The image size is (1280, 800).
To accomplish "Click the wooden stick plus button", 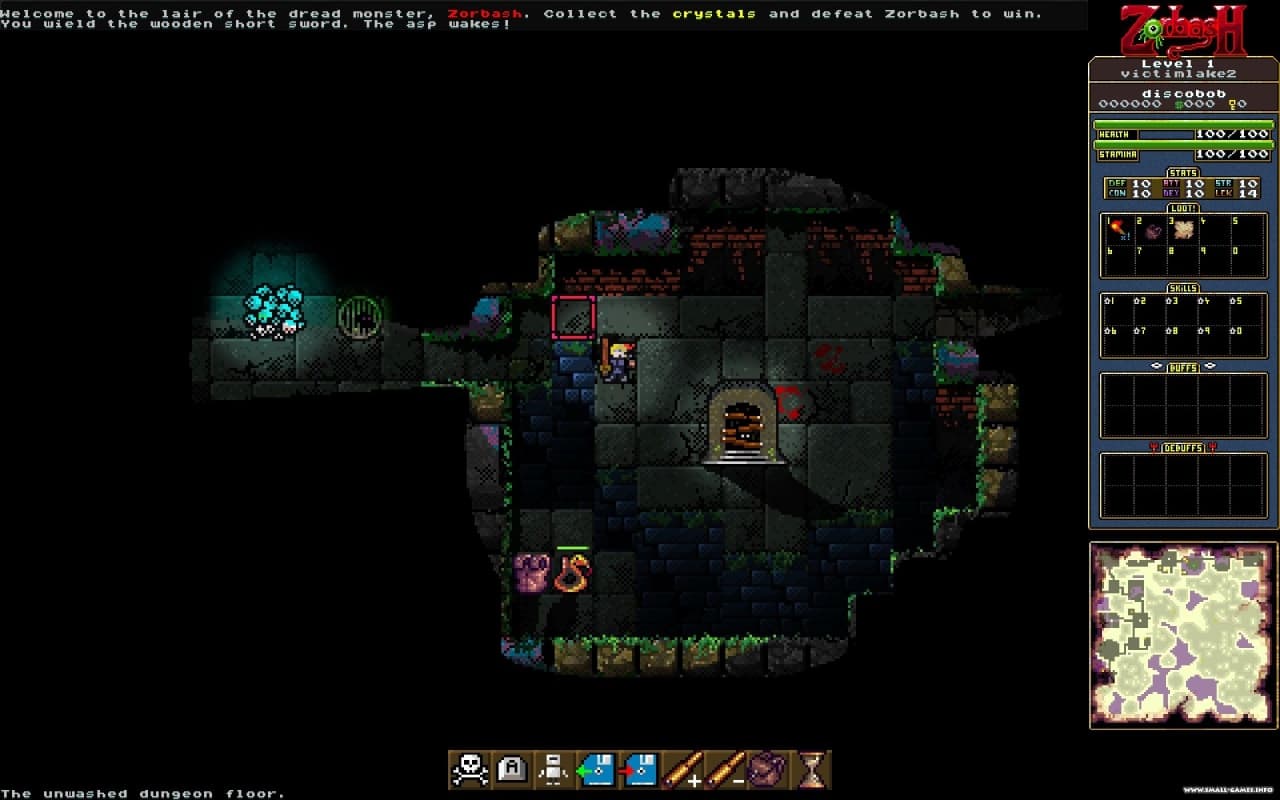I will 681,769.
